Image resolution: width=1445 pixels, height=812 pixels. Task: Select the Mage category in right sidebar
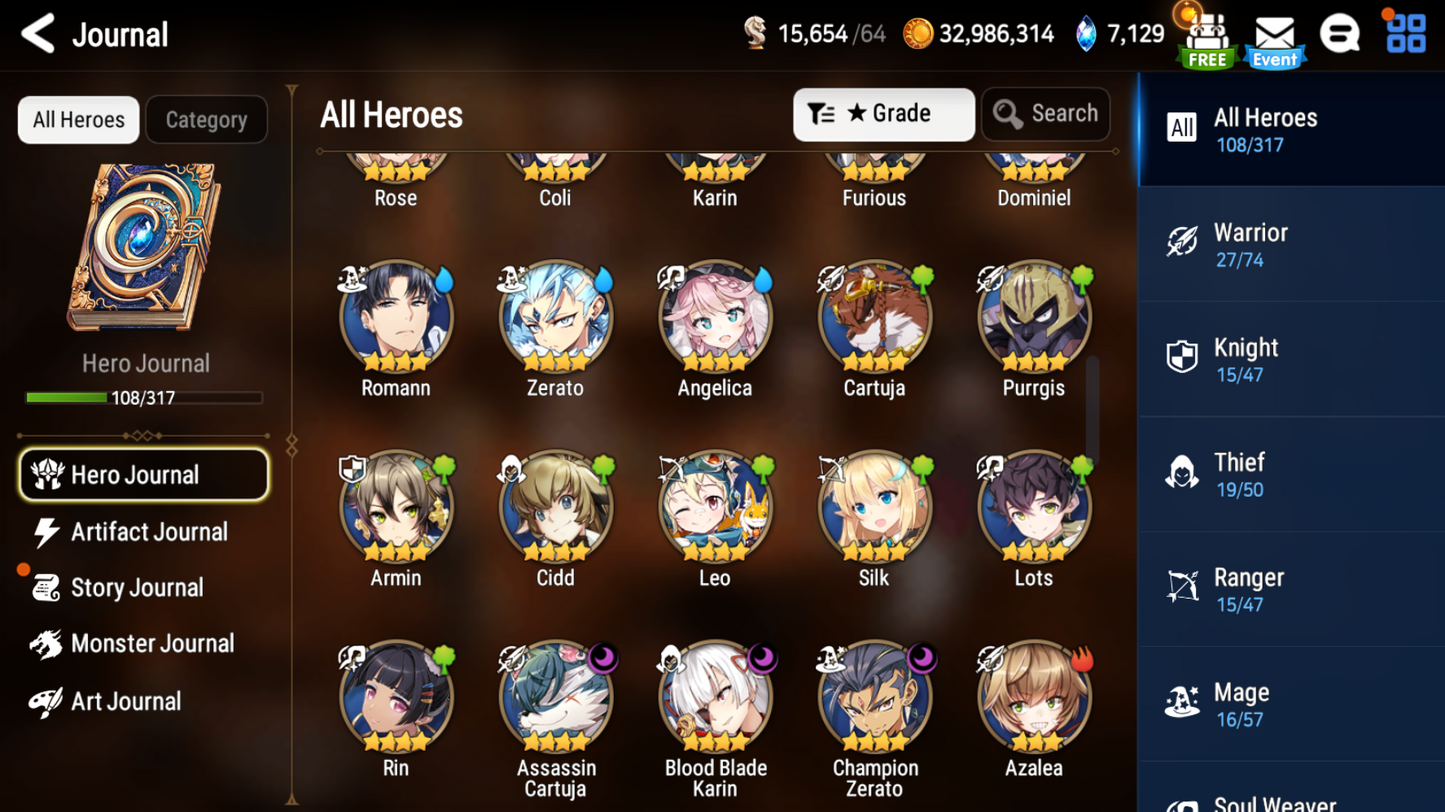(1290, 703)
